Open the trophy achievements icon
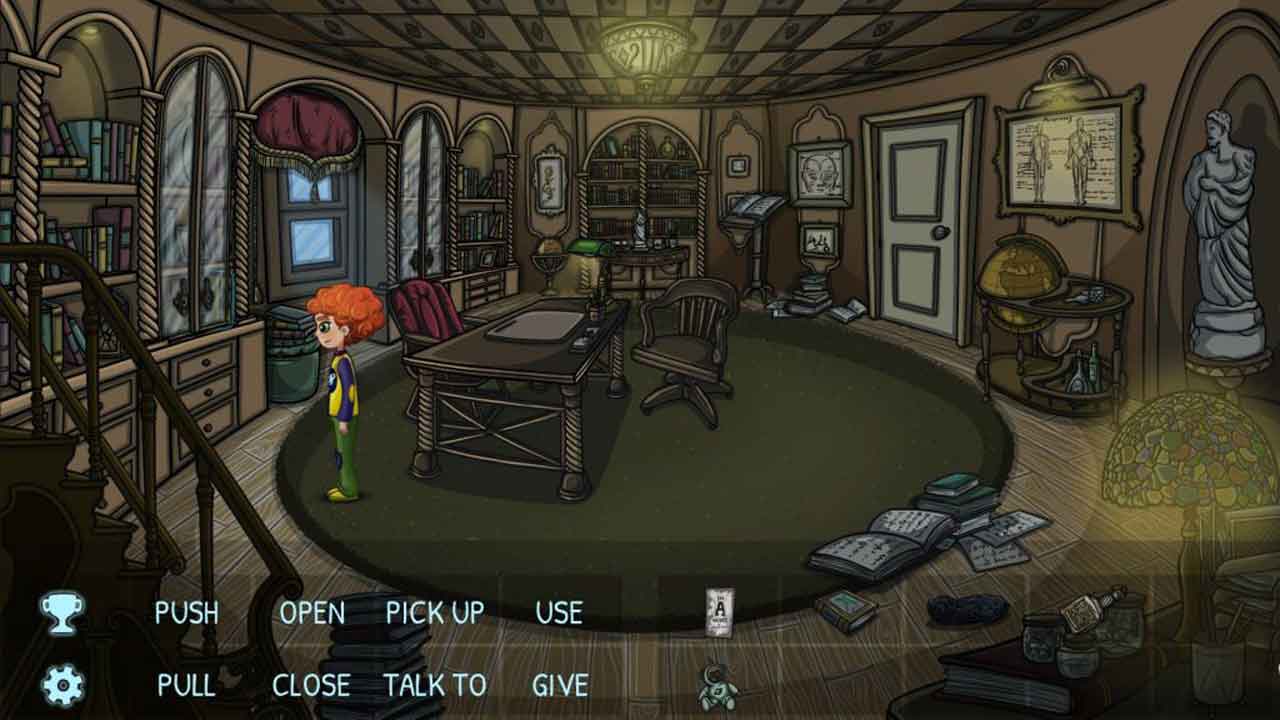 [x=62, y=612]
